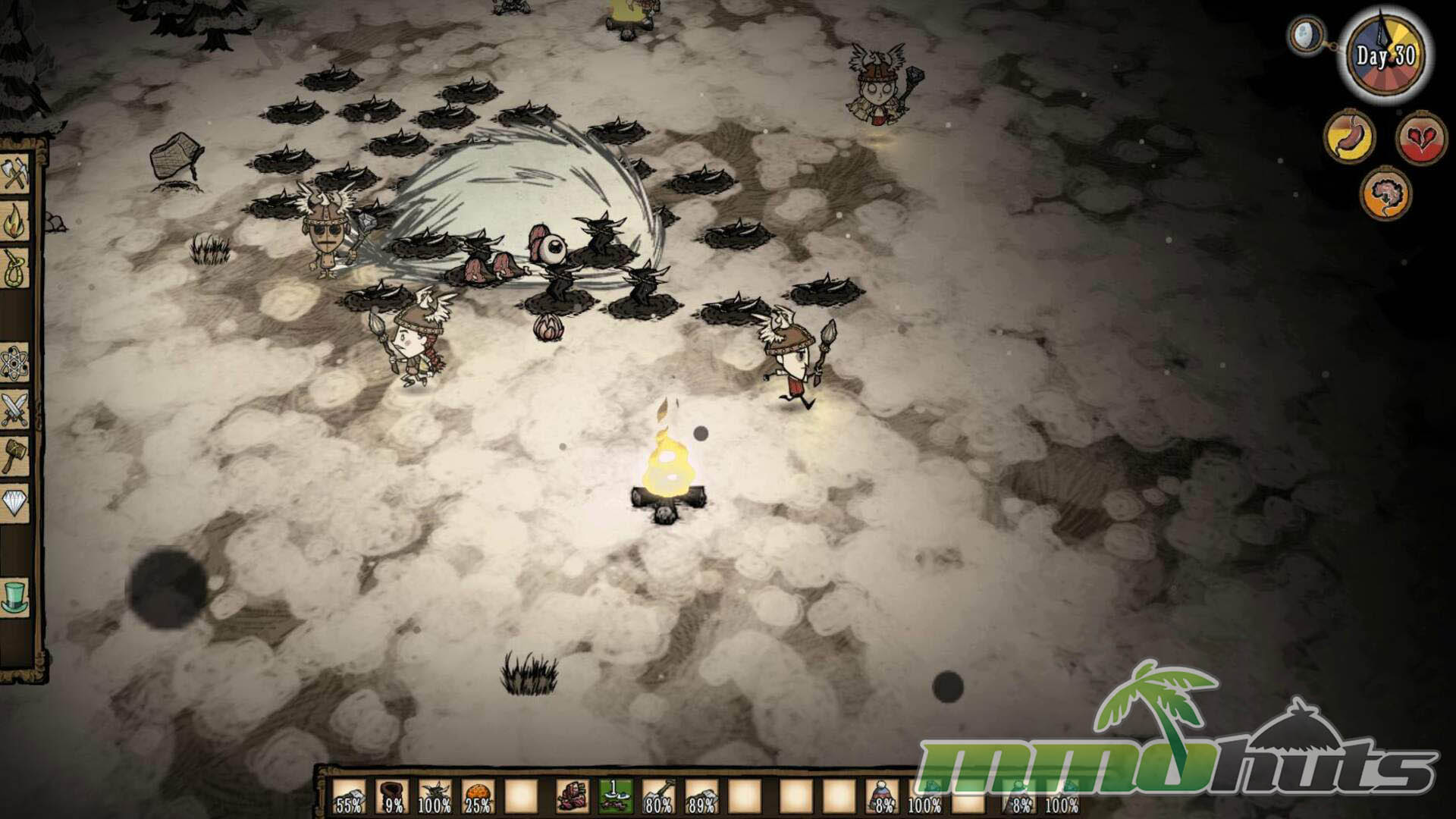Viewport: 1456px width, 819px height.
Task: Select the striped winter hat at 8%
Action: 882,798
